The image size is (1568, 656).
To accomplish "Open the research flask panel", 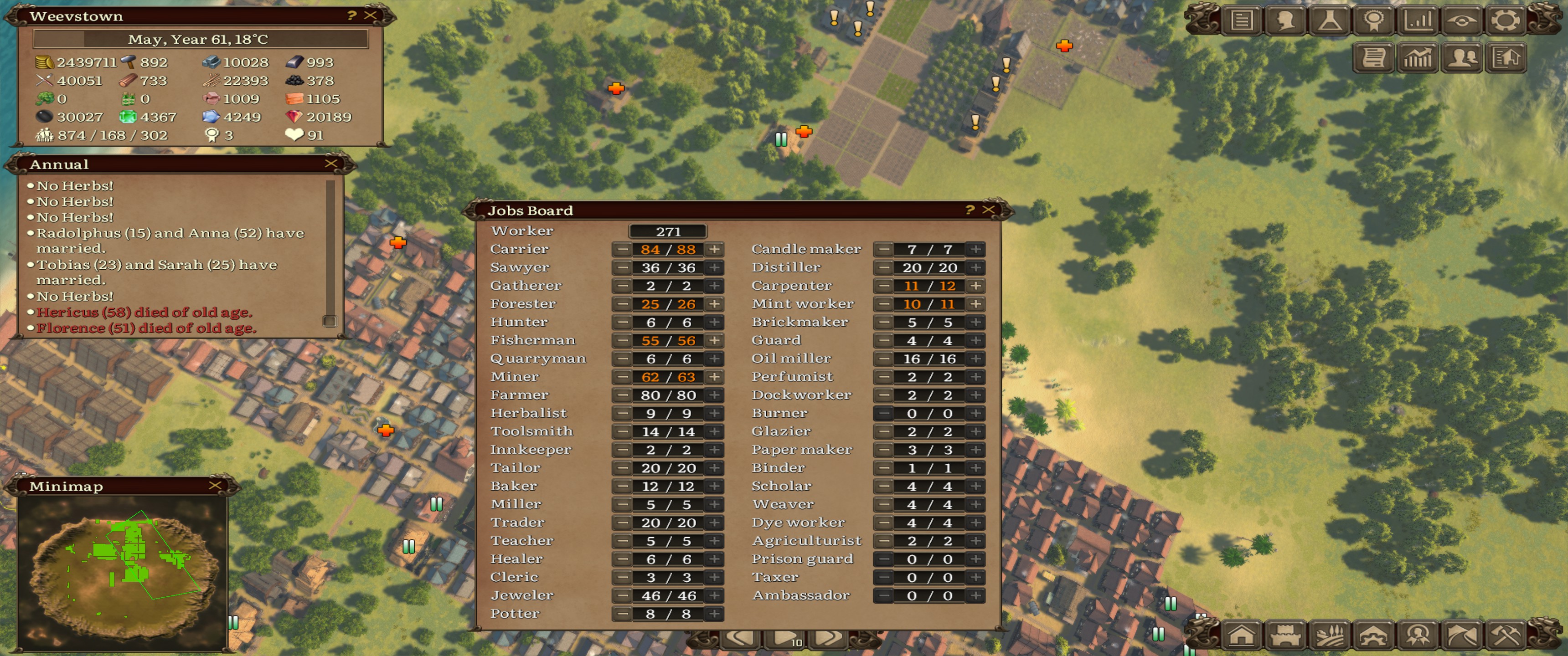I will coord(1330,20).
